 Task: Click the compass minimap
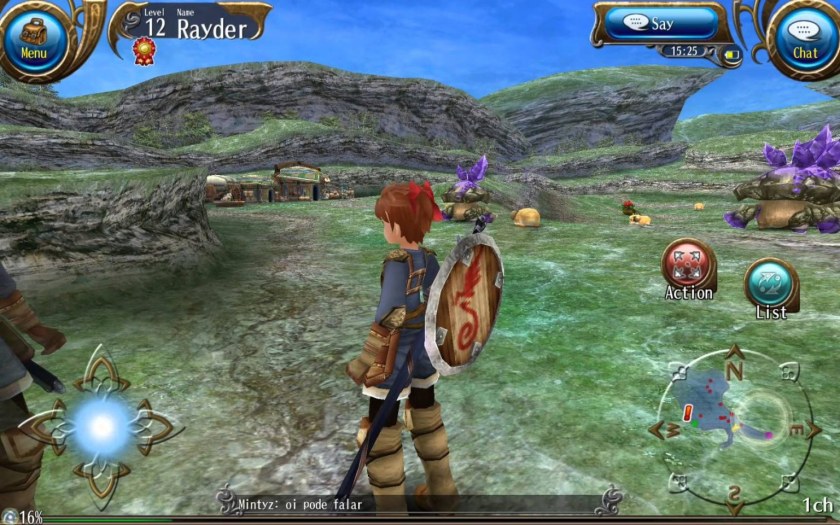click(733, 425)
